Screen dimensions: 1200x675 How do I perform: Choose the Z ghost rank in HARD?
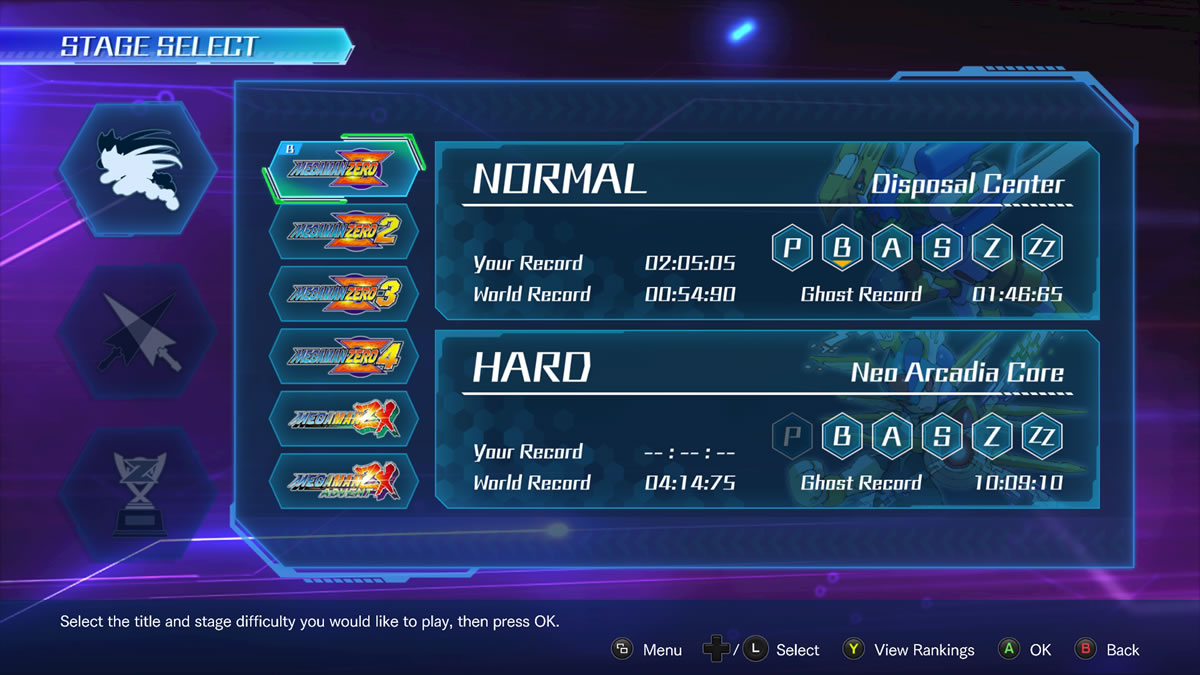click(x=992, y=435)
